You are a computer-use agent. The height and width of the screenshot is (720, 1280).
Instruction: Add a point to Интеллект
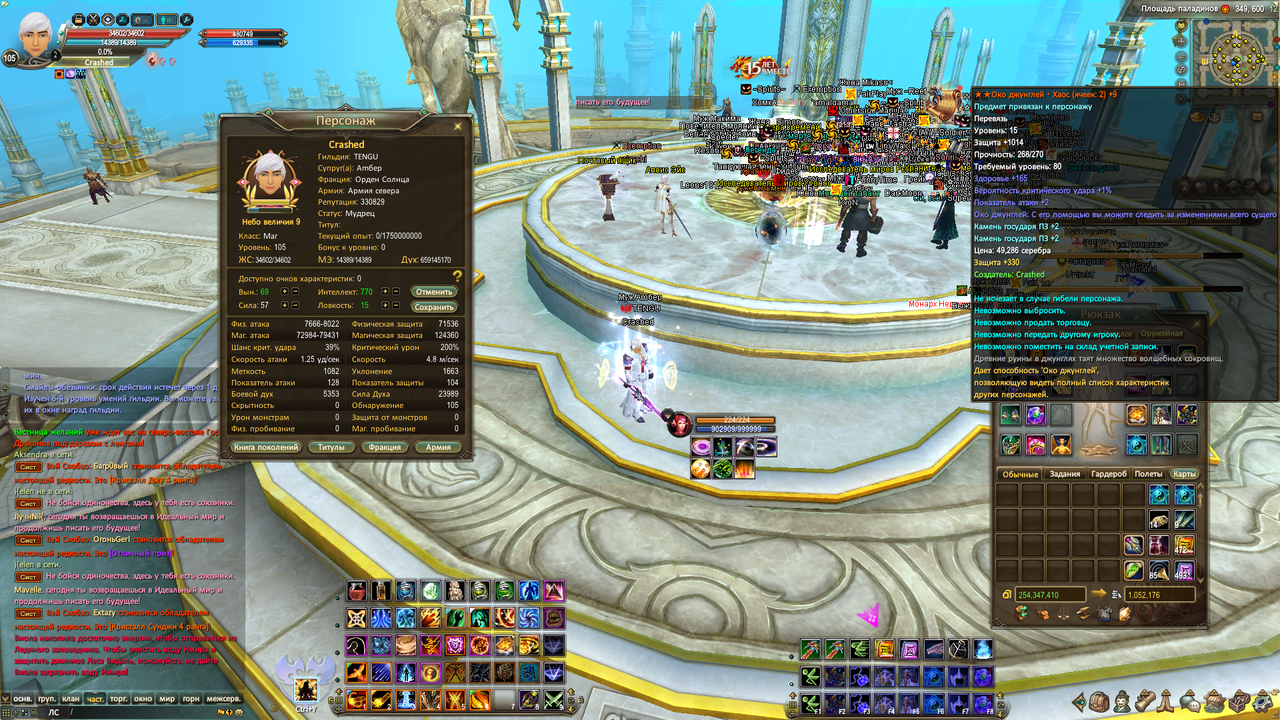385,291
